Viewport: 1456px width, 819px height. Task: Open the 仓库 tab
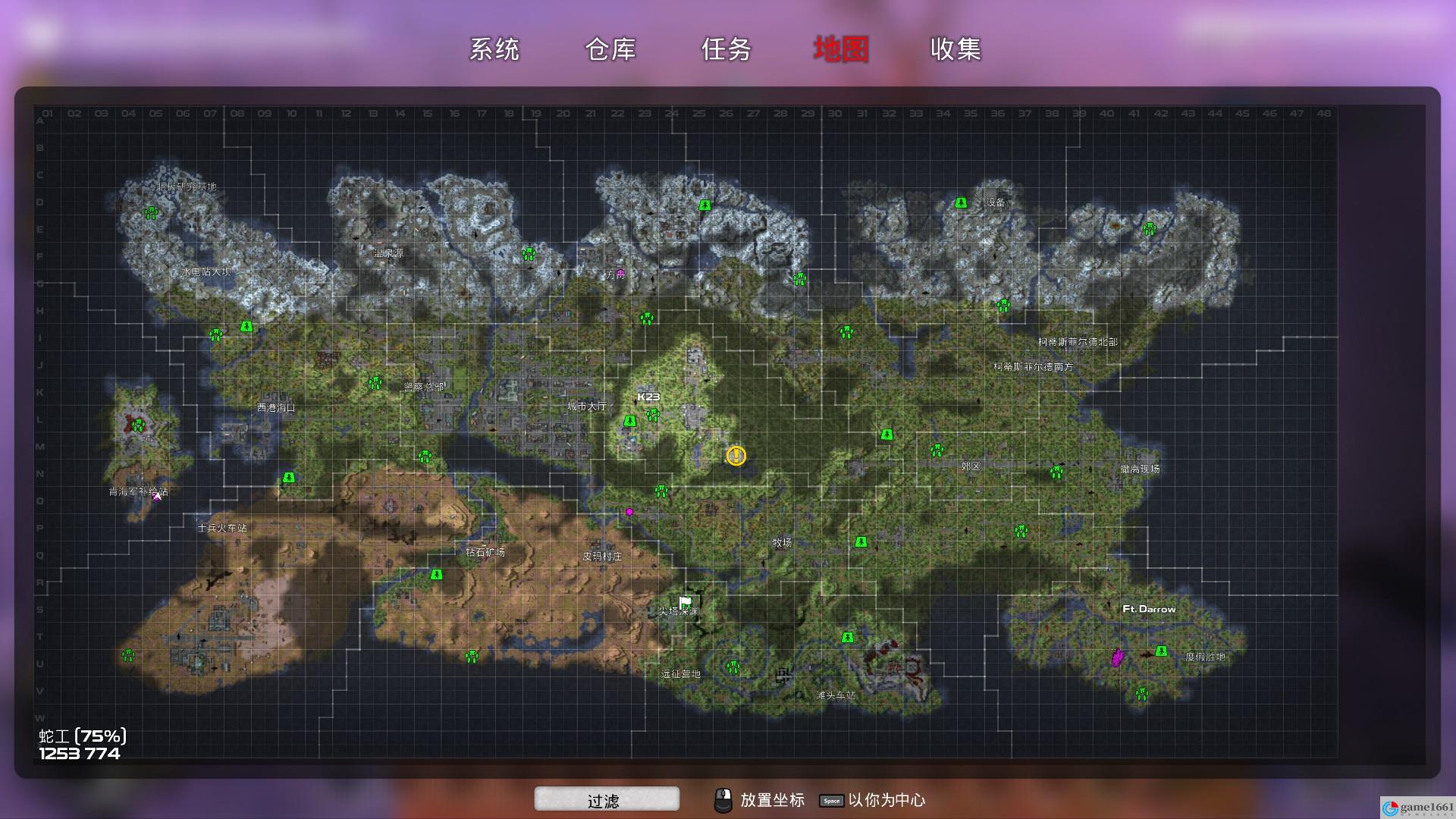pyautogui.click(x=610, y=49)
